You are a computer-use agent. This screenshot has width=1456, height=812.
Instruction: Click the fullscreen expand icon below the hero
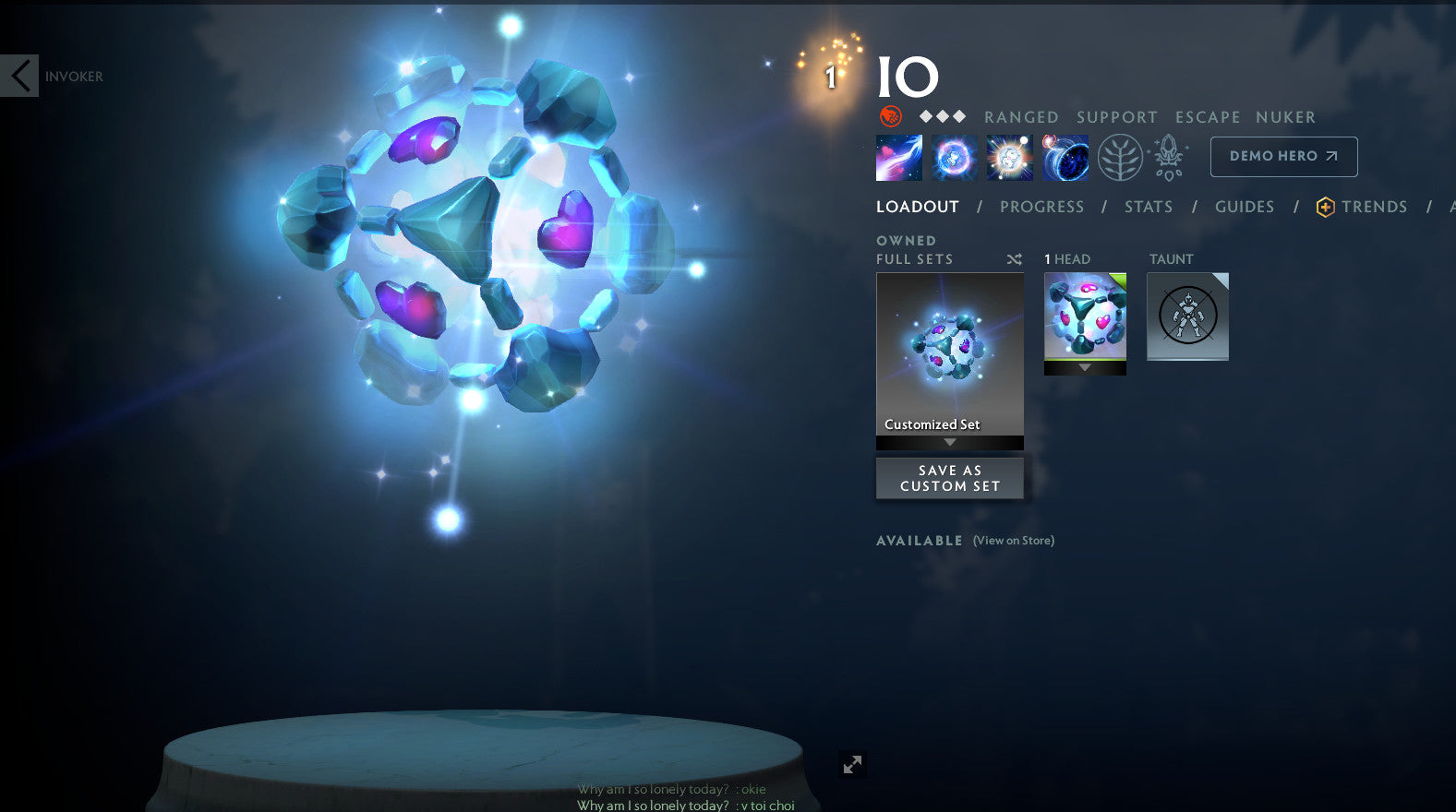[852, 764]
